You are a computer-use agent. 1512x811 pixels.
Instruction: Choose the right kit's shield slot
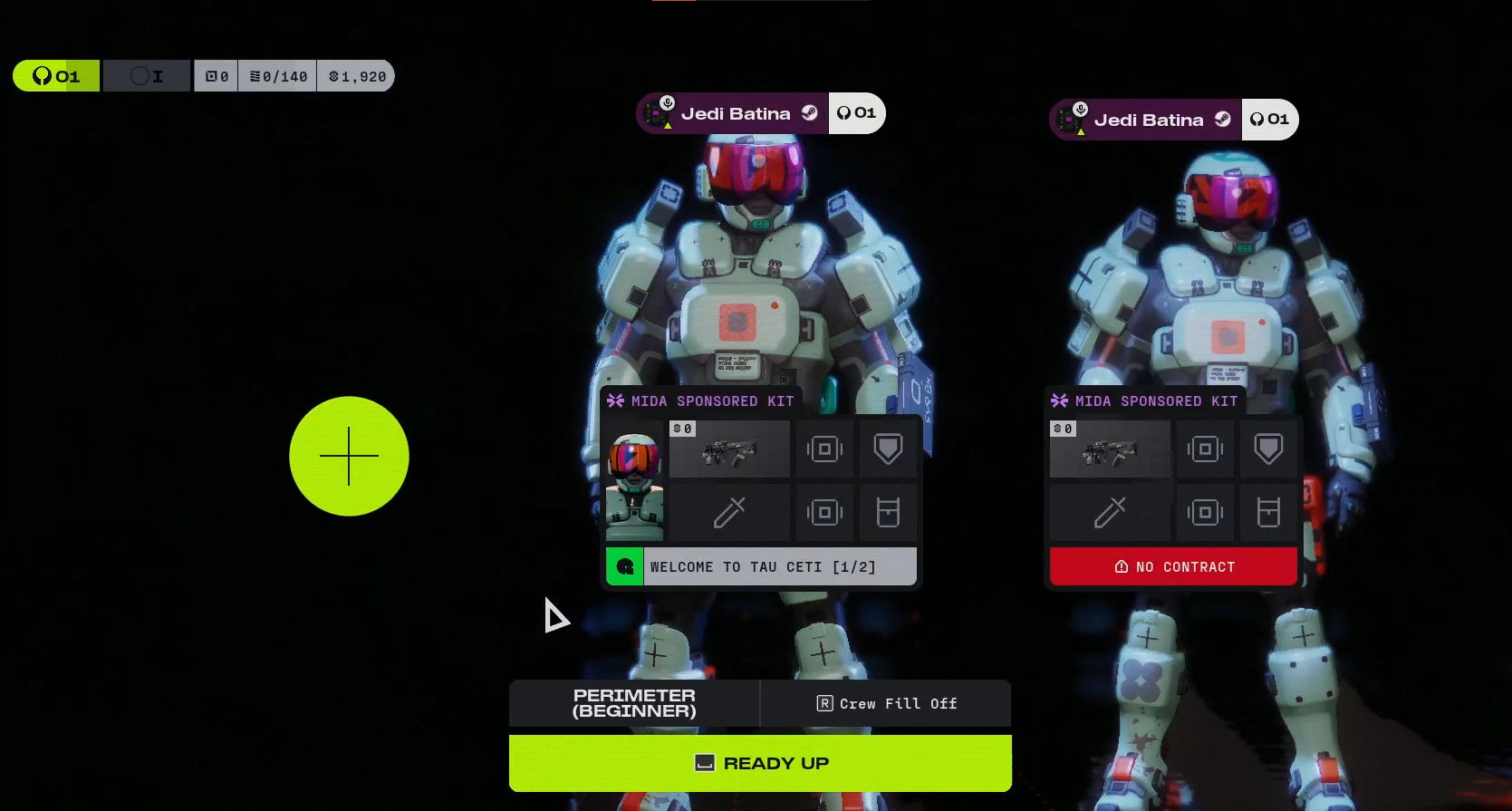(1268, 449)
